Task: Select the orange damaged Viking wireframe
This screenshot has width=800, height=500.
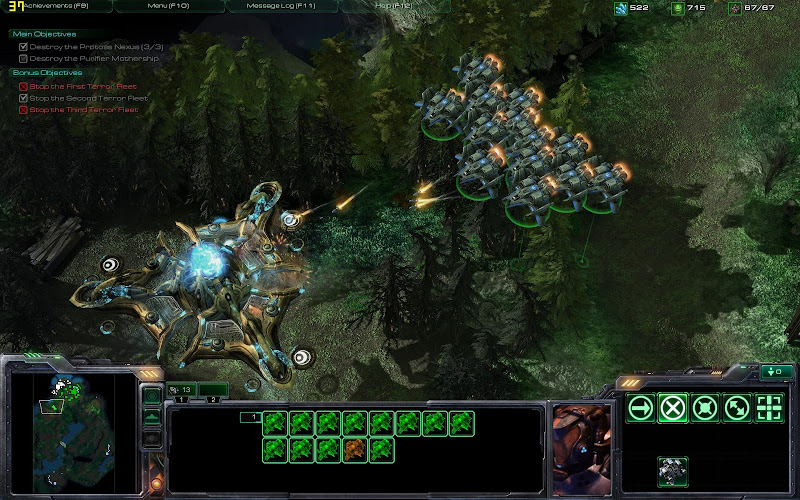Action: [355, 450]
